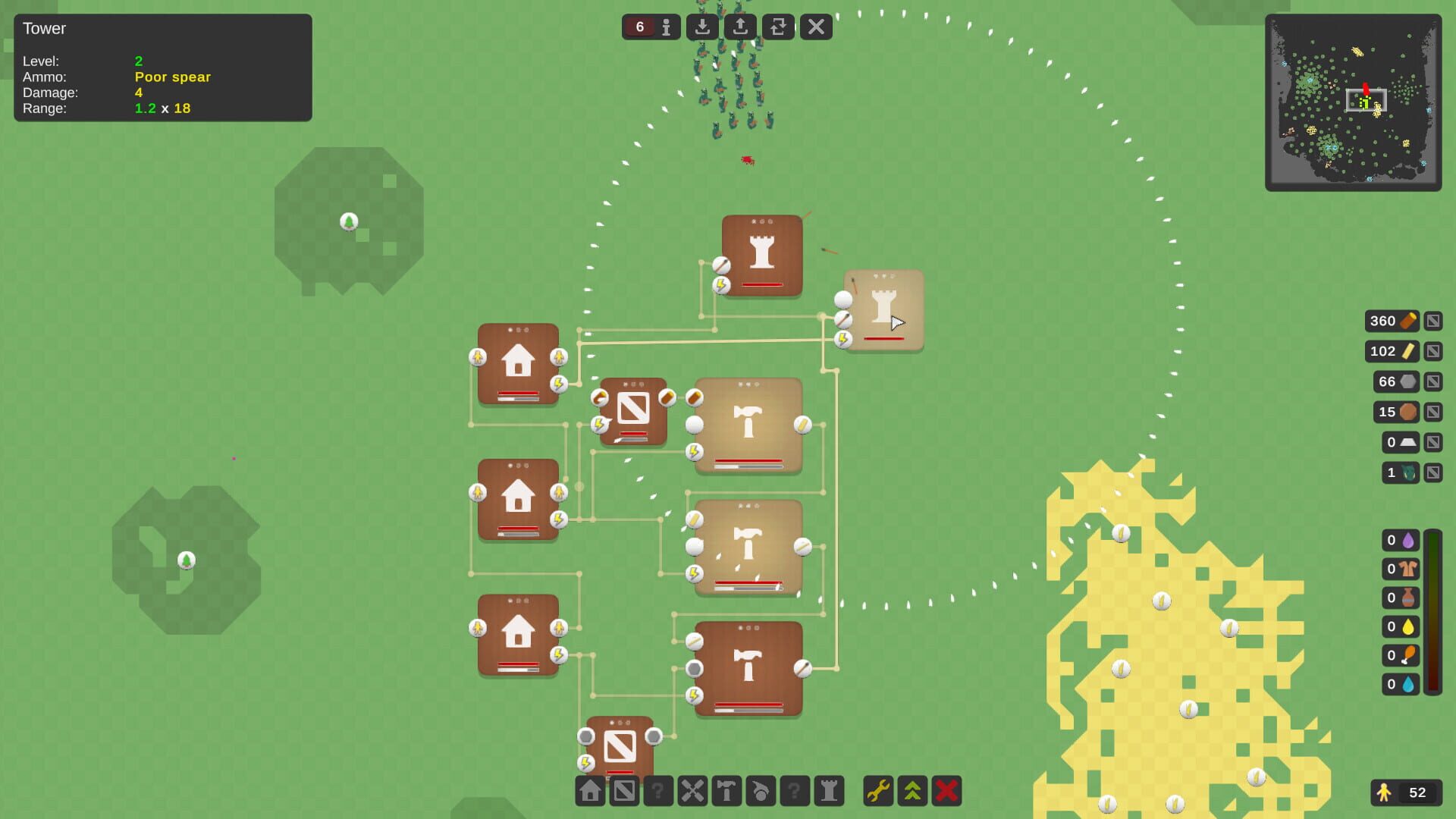Click the minimap in the top right corner
Image resolution: width=1456 pixels, height=819 pixels.
(x=1354, y=102)
